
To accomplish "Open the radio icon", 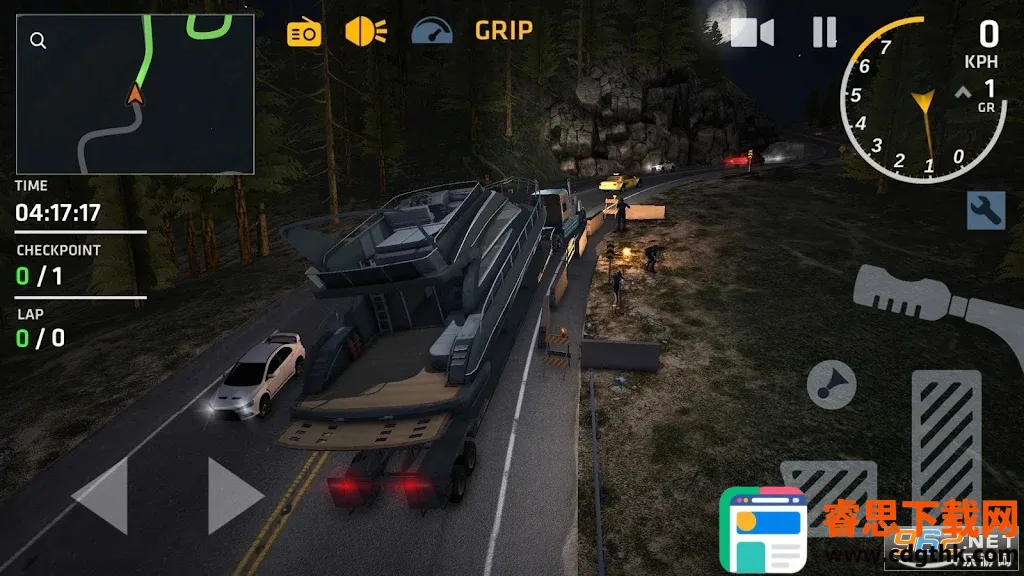I will click(304, 33).
